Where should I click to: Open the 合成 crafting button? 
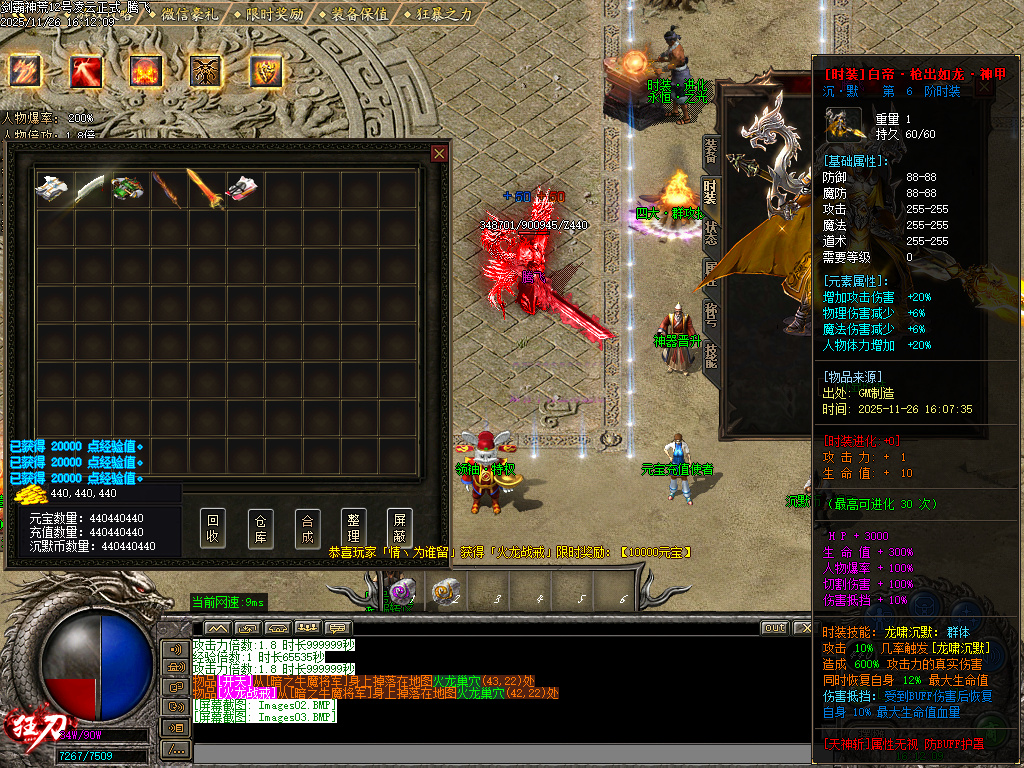(308, 528)
